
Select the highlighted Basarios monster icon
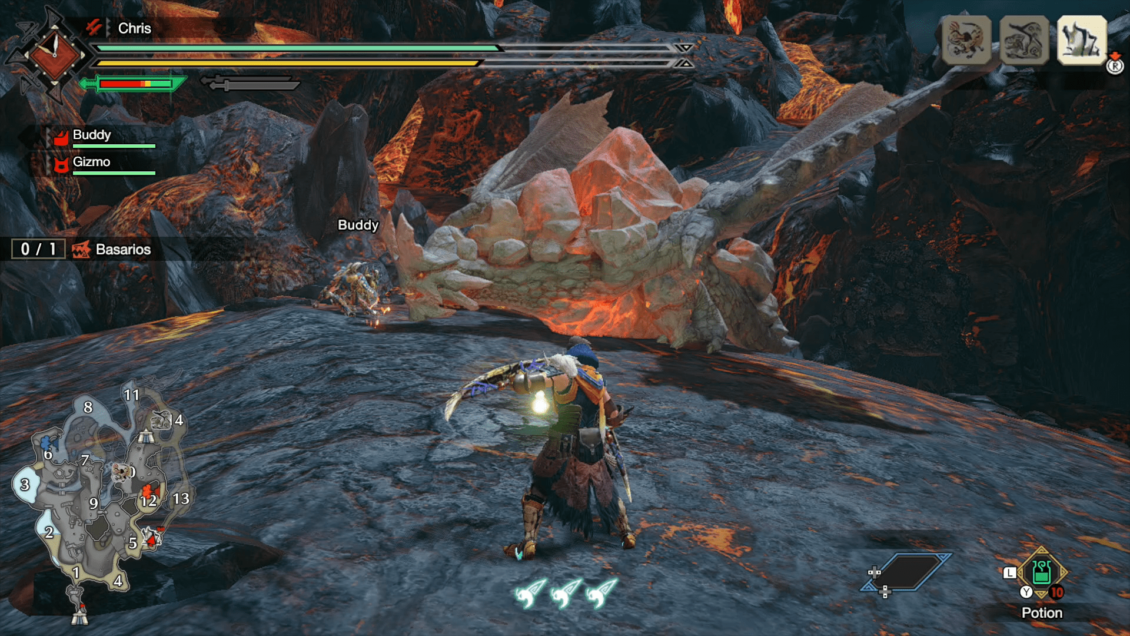pyautogui.click(x=1081, y=41)
